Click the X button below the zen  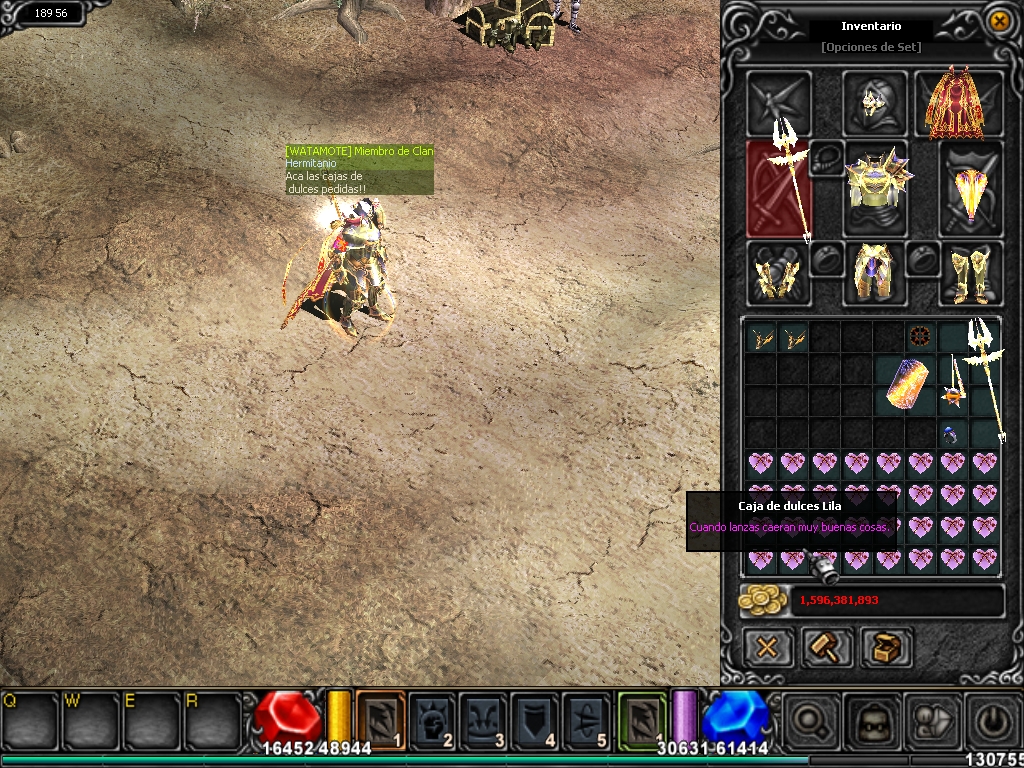(767, 647)
